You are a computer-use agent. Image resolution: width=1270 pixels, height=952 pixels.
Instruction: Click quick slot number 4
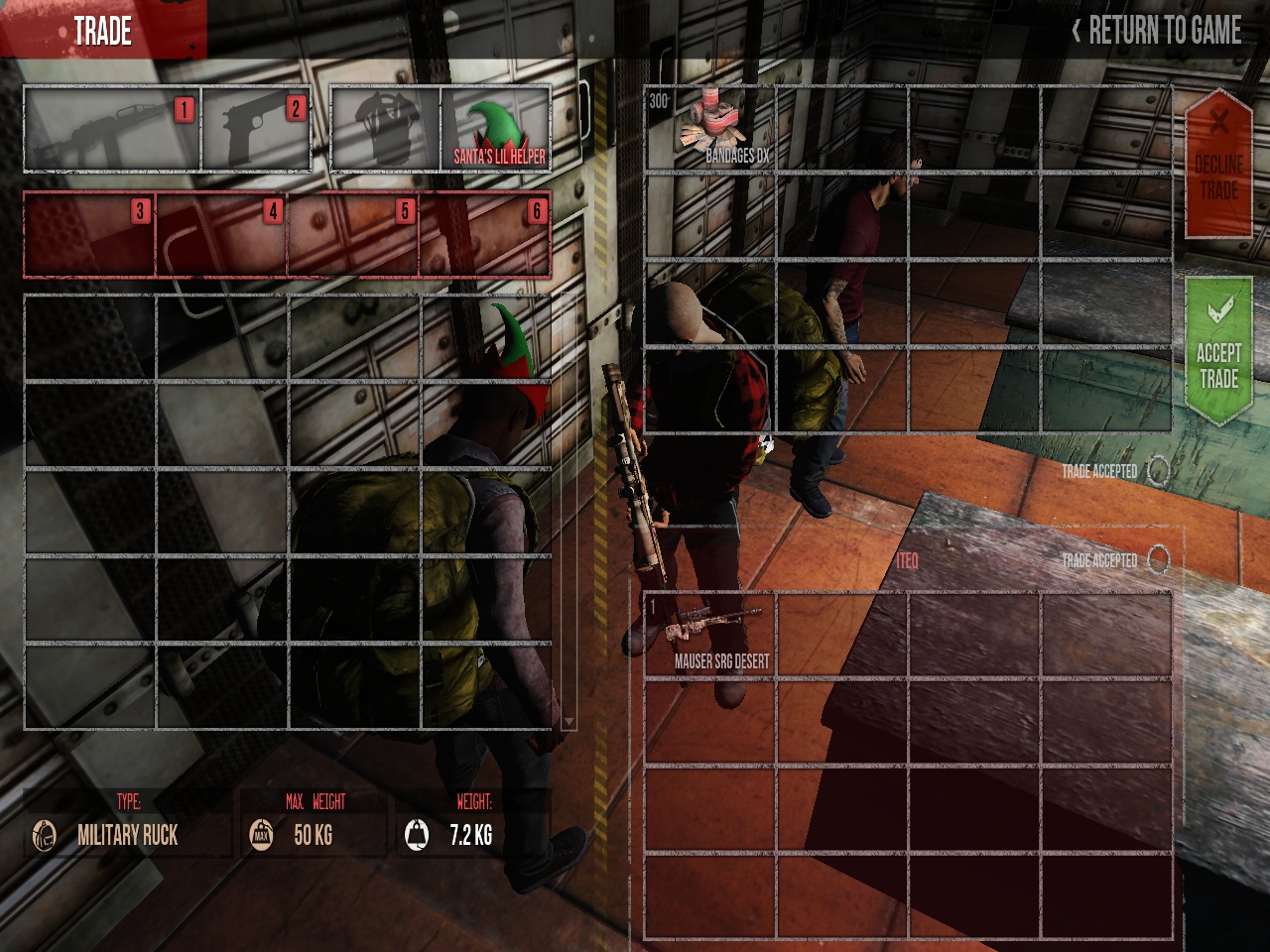coord(221,235)
